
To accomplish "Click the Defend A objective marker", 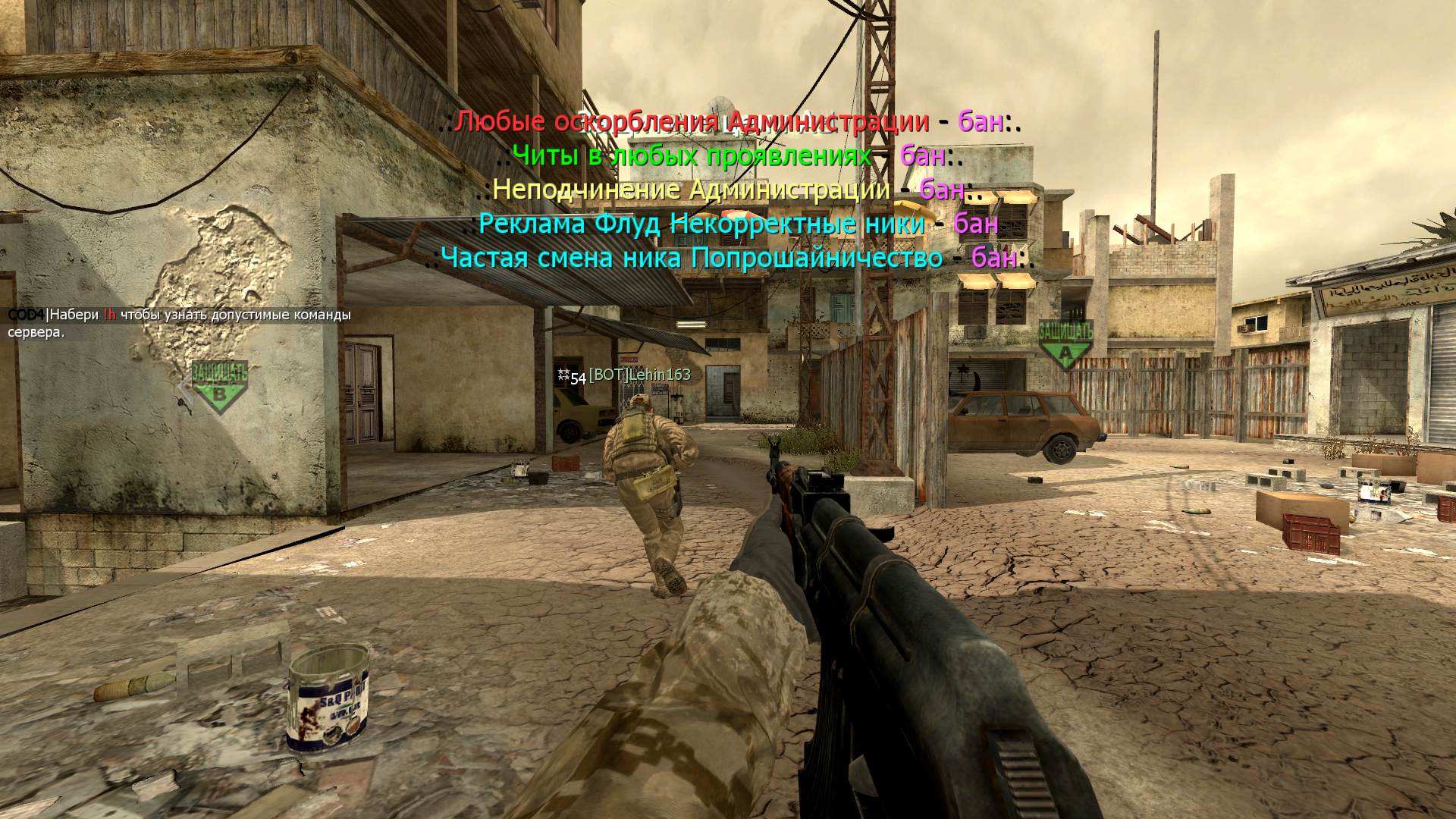I will pyautogui.click(x=1065, y=344).
